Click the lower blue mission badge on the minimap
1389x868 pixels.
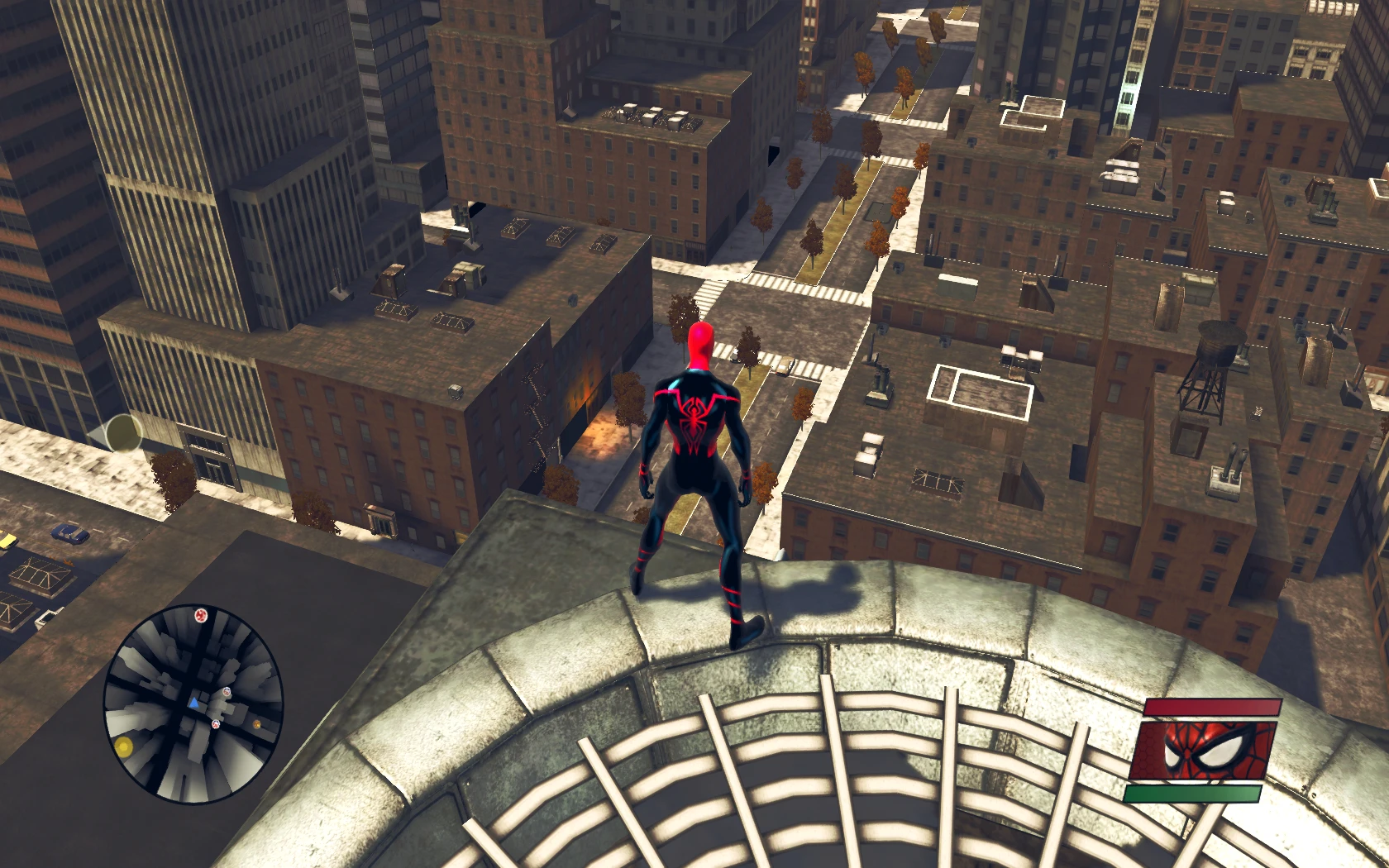coord(215,723)
